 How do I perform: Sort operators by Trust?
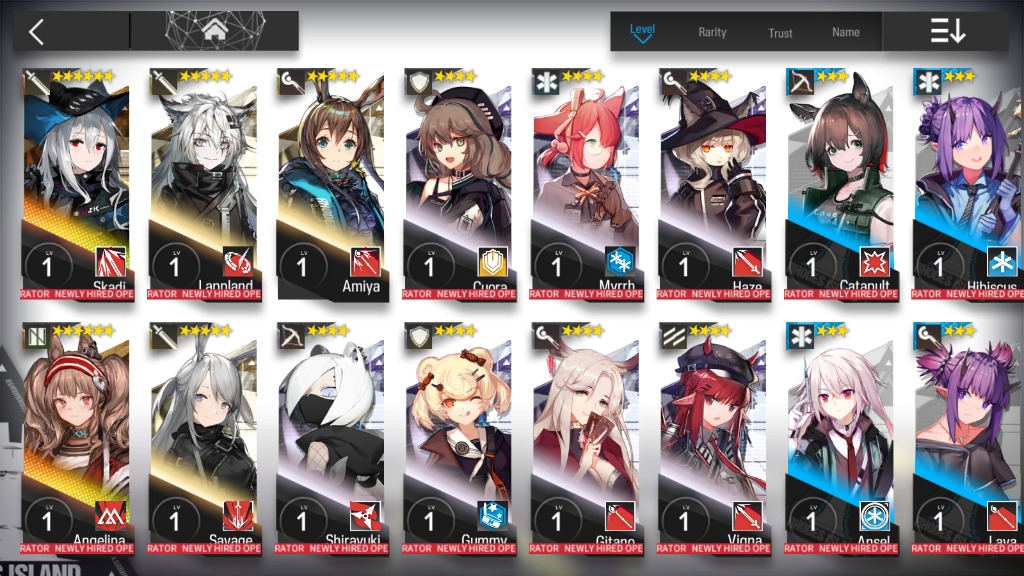pos(780,32)
